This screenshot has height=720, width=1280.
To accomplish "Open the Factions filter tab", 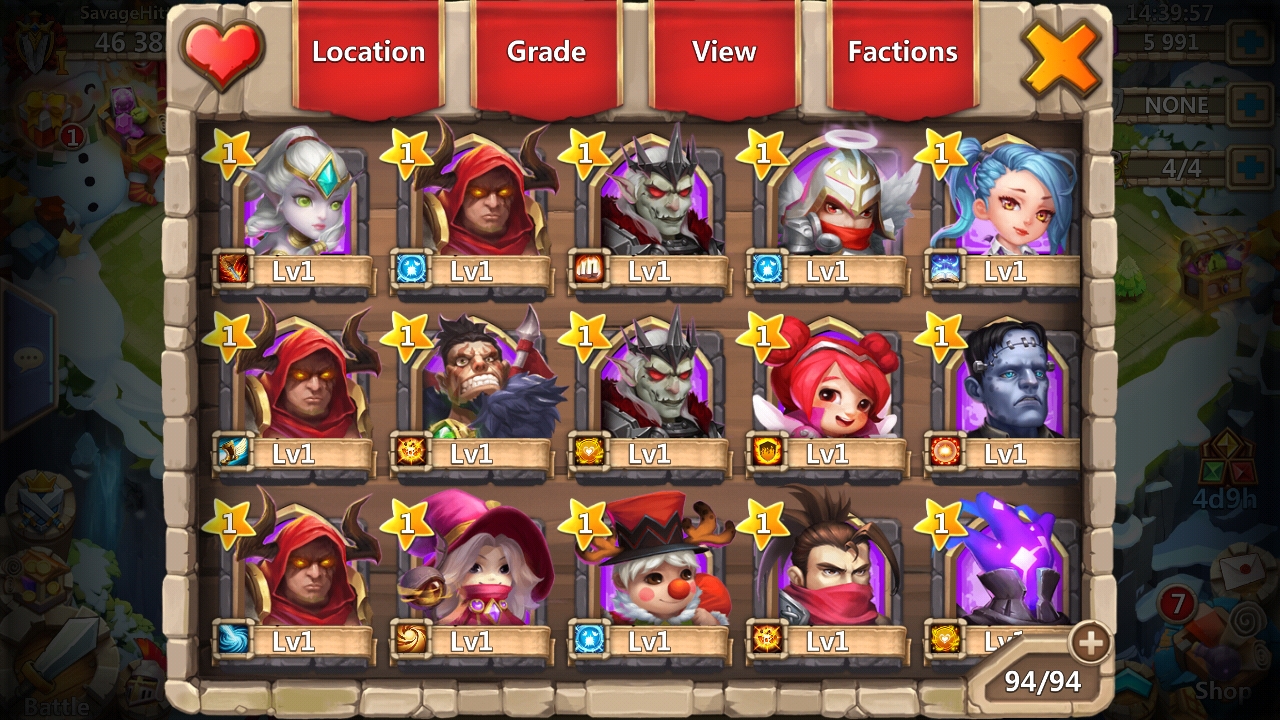I will tap(902, 53).
